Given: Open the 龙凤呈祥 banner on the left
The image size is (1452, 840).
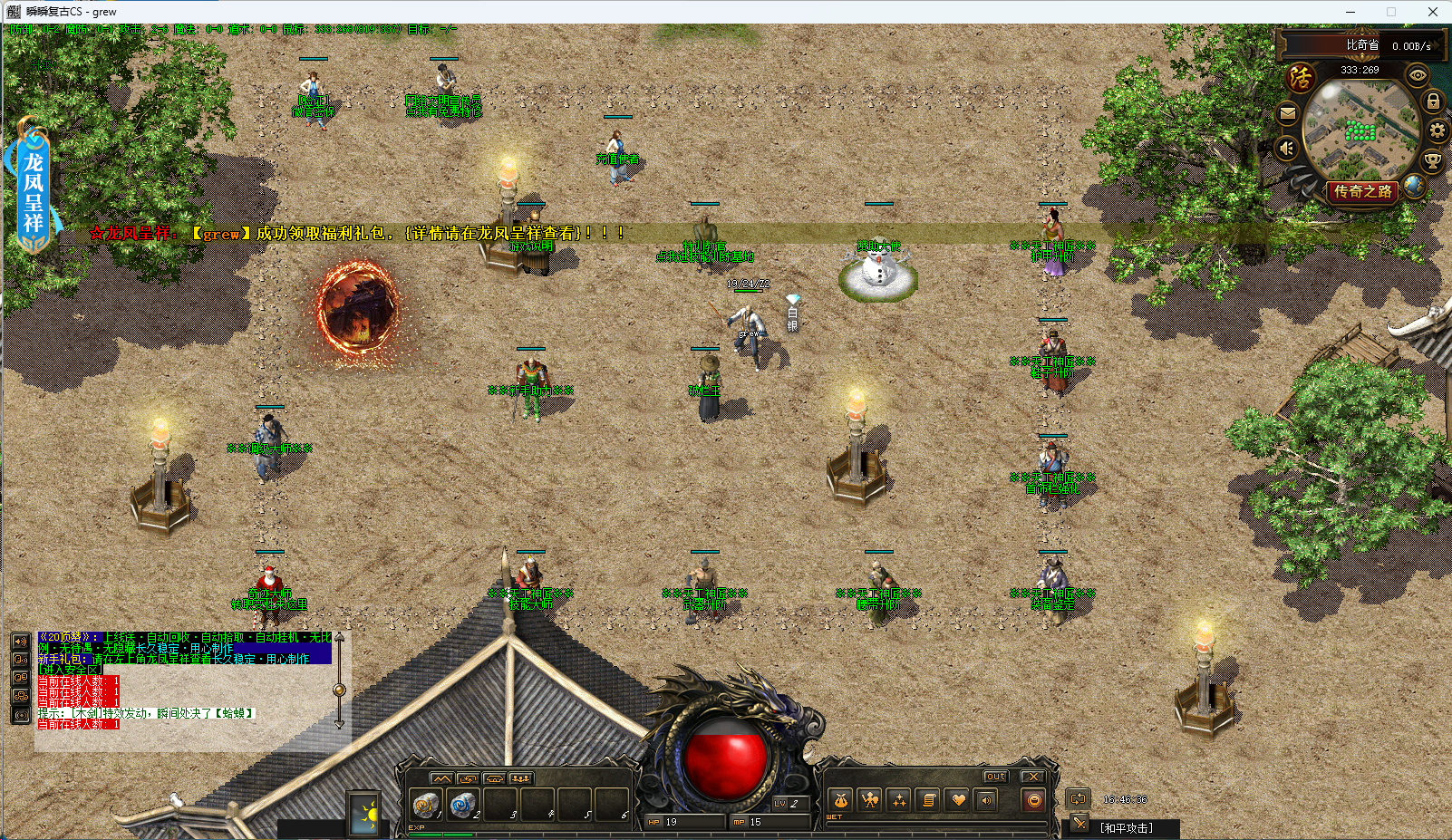Looking at the screenshot, I should pos(34,188).
